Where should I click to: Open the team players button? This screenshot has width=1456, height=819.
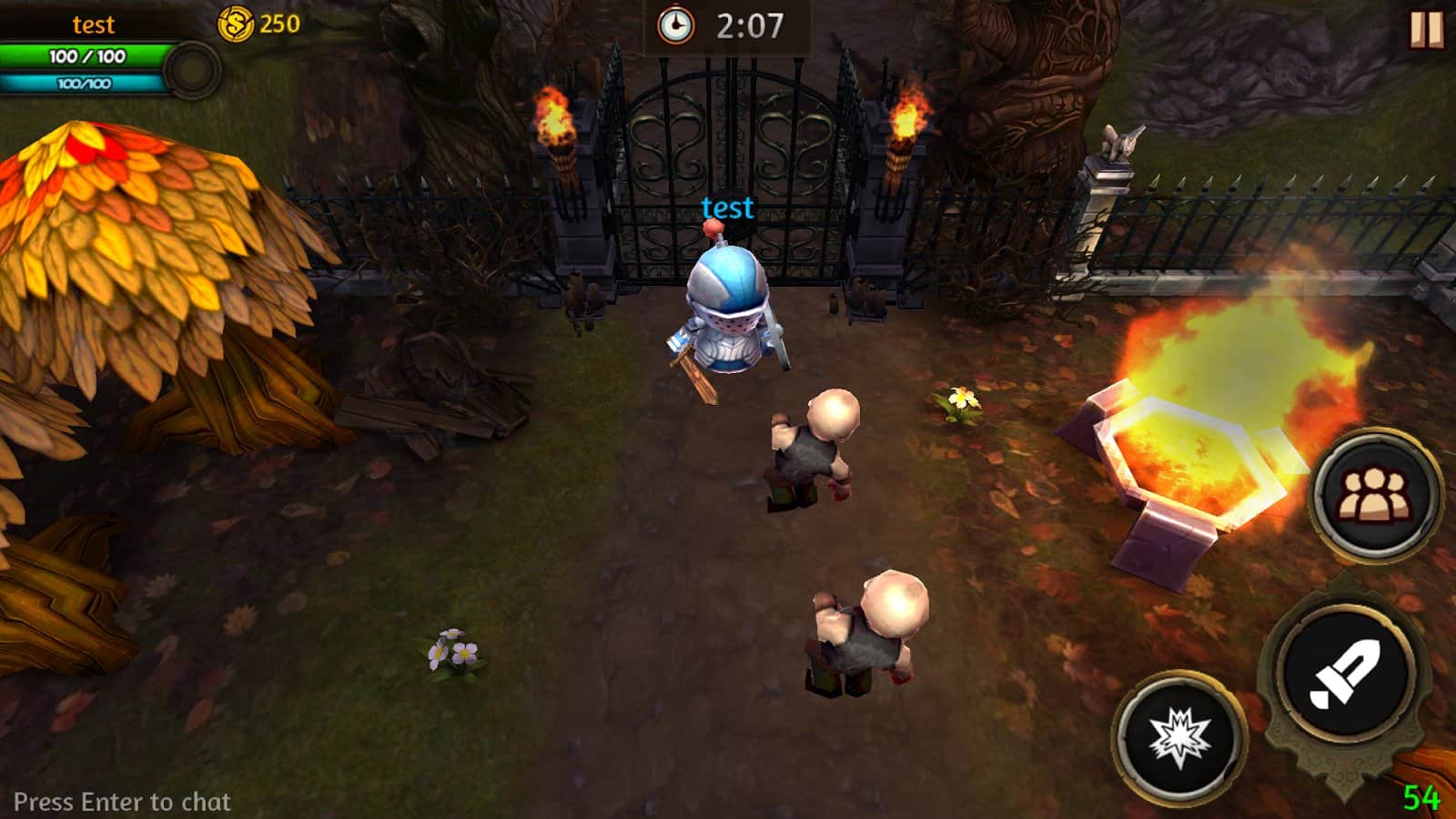pyautogui.click(x=1374, y=495)
